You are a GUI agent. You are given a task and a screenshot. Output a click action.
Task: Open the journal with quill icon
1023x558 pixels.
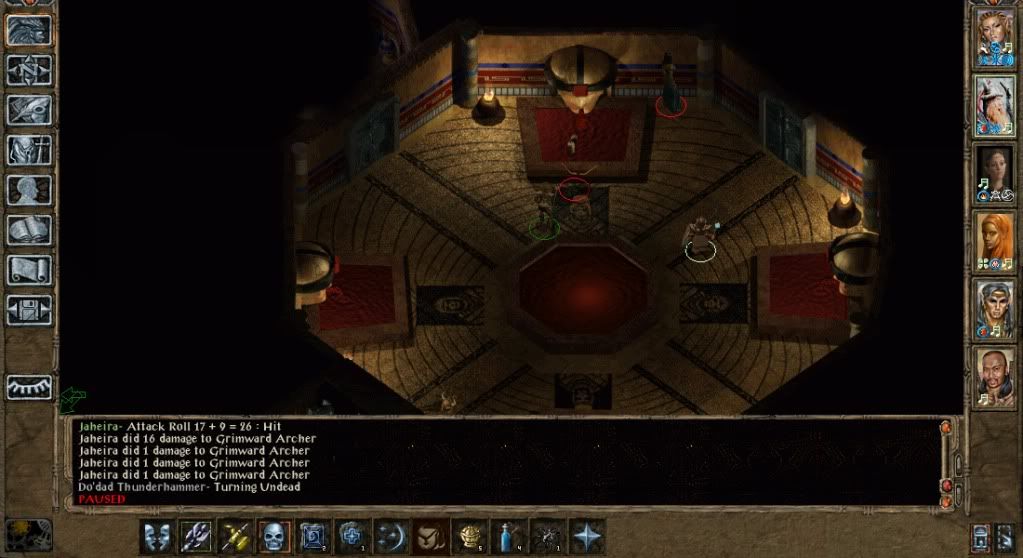(29, 109)
